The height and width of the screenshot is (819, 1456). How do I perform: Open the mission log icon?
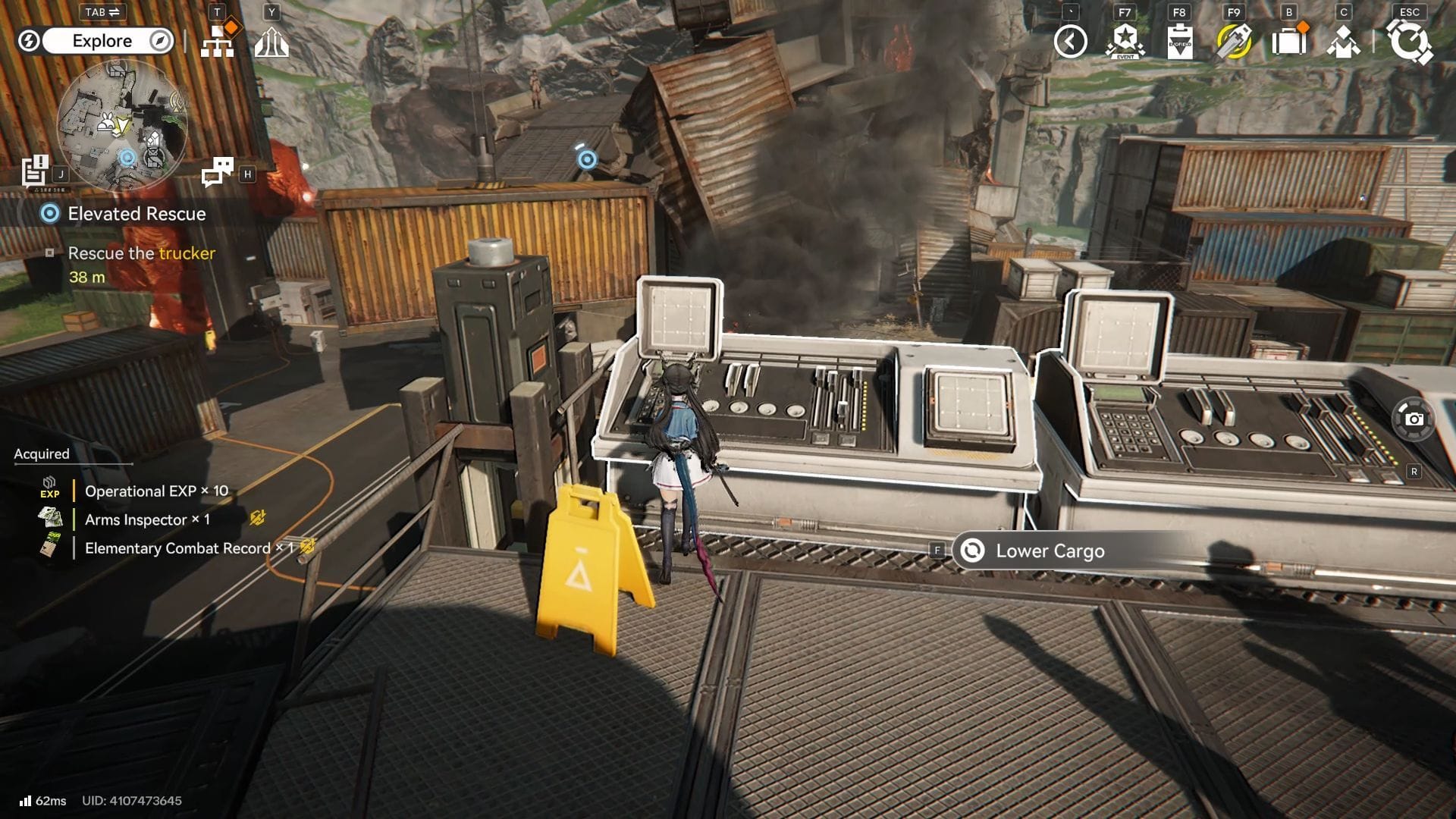[35, 171]
